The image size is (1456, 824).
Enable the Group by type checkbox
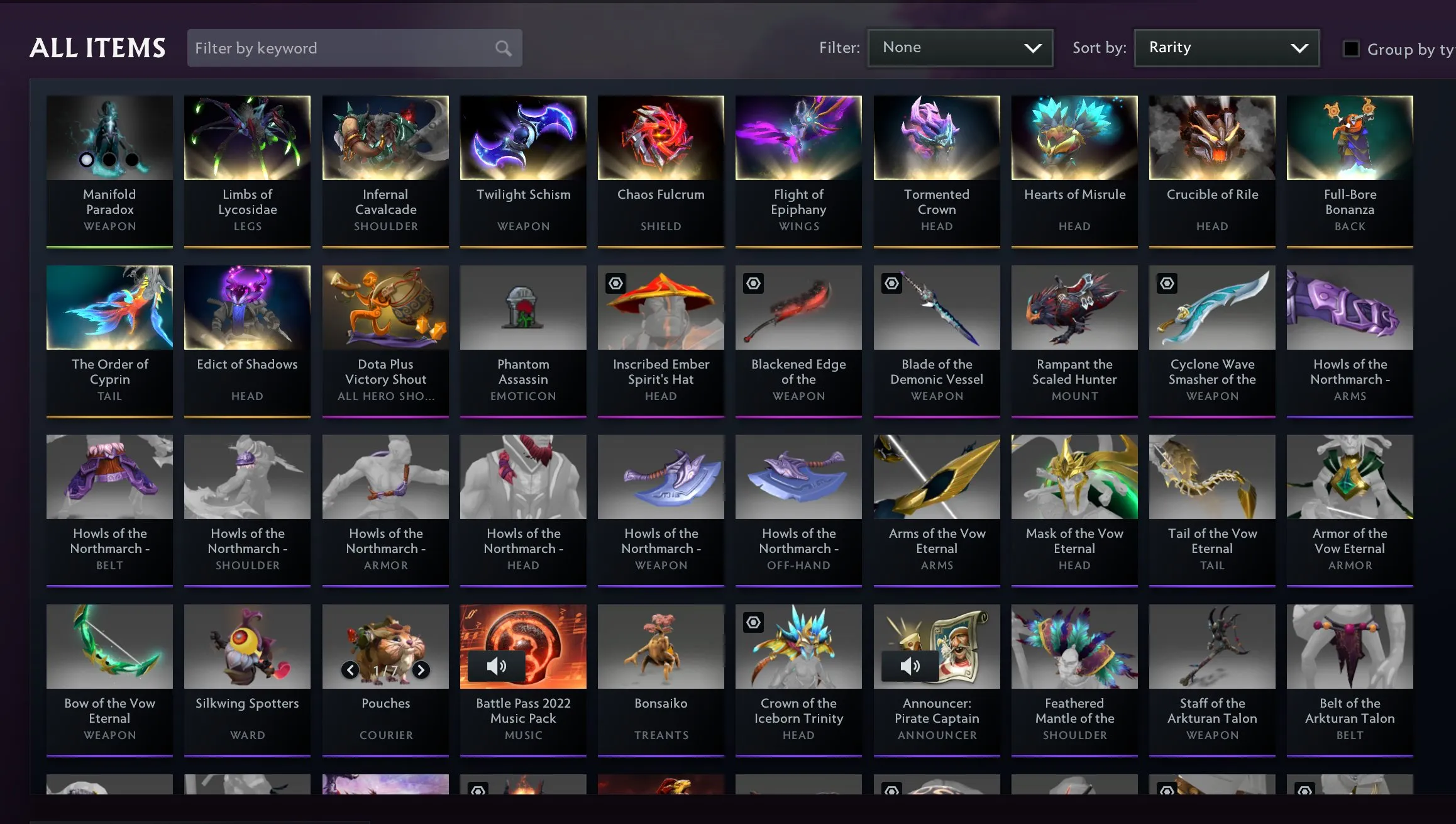1352,48
